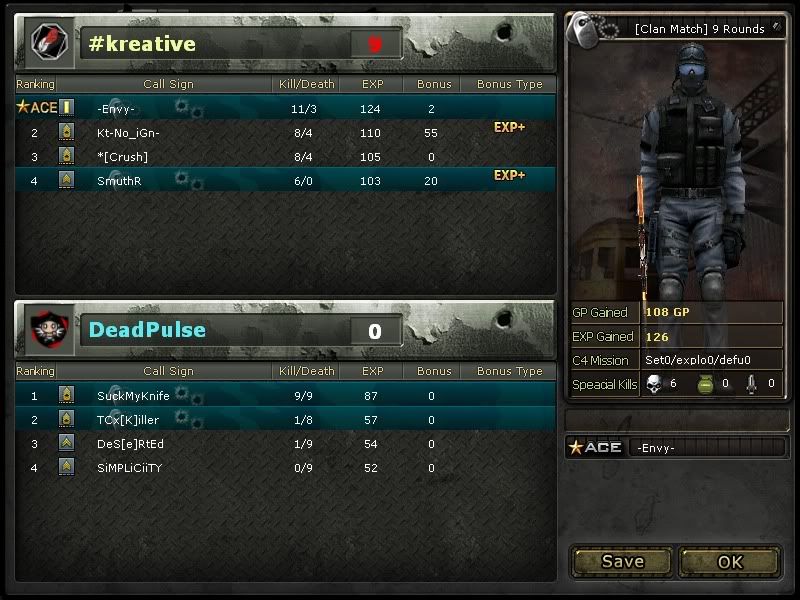Save the match results screenshot
This screenshot has height=600, width=800.
(622, 561)
